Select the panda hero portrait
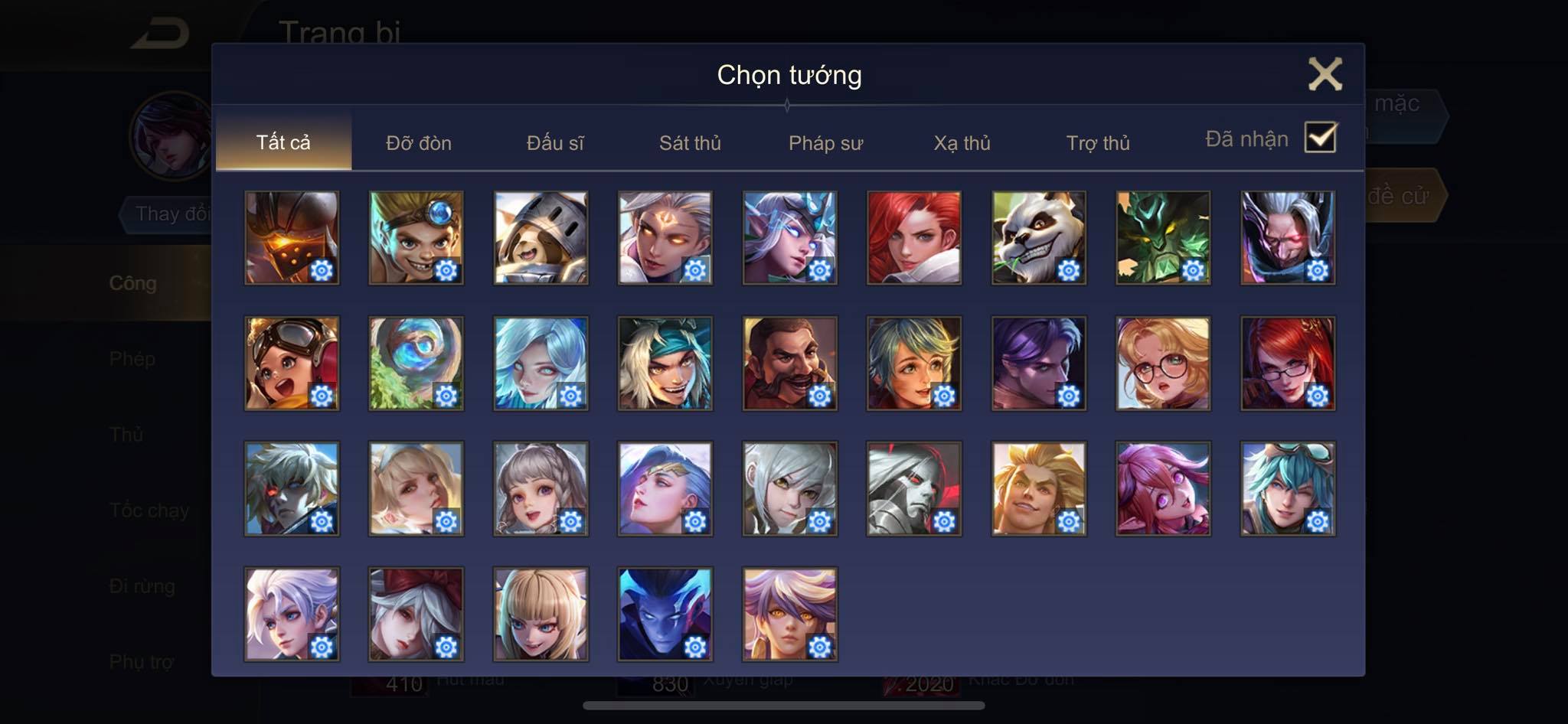Image resolution: width=1568 pixels, height=724 pixels. tap(1038, 238)
